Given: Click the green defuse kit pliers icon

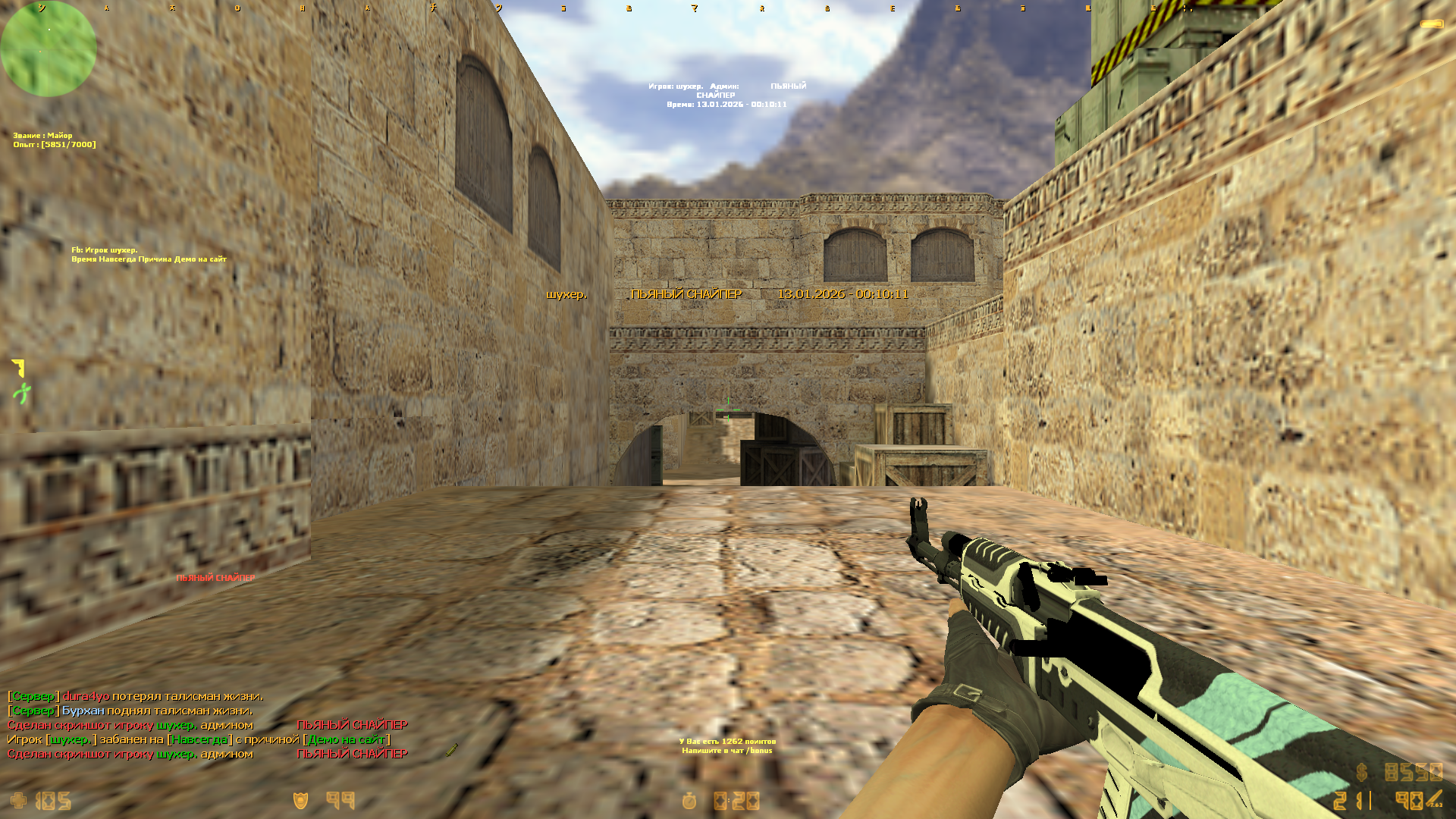Looking at the screenshot, I should [x=21, y=394].
